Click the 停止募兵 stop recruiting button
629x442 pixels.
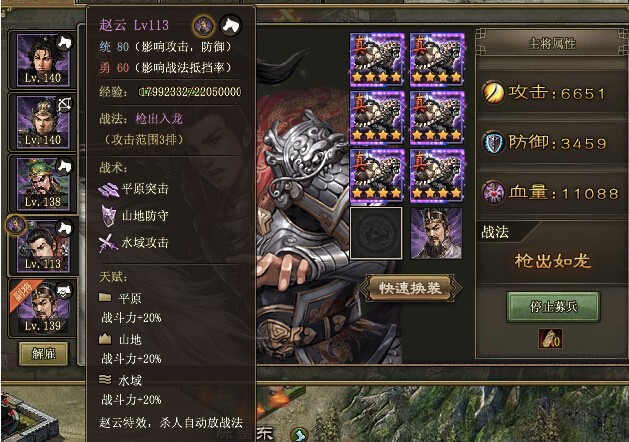coord(551,305)
